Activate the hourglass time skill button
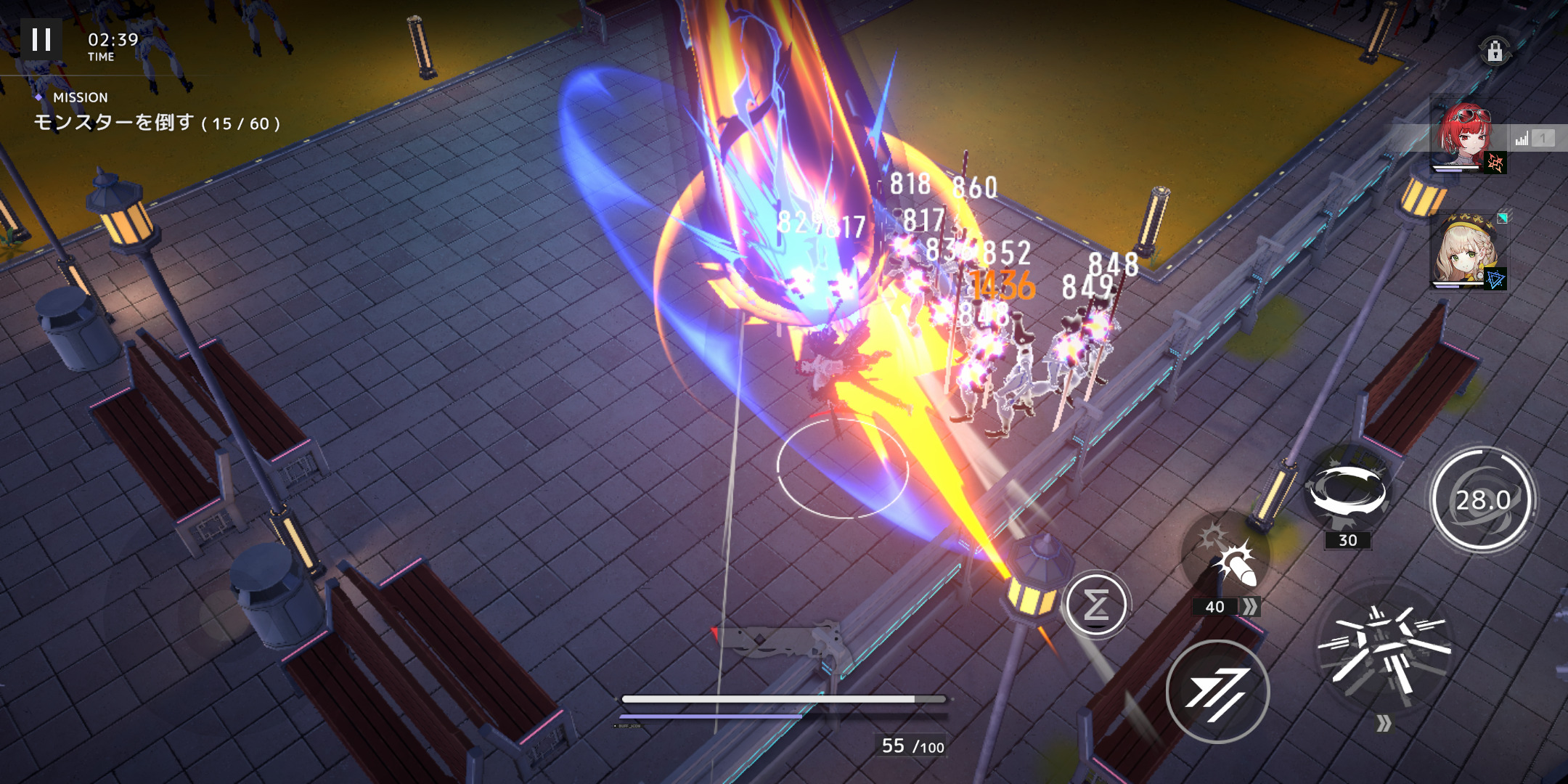This screenshot has height=784, width=1568. coord(1096,604)
